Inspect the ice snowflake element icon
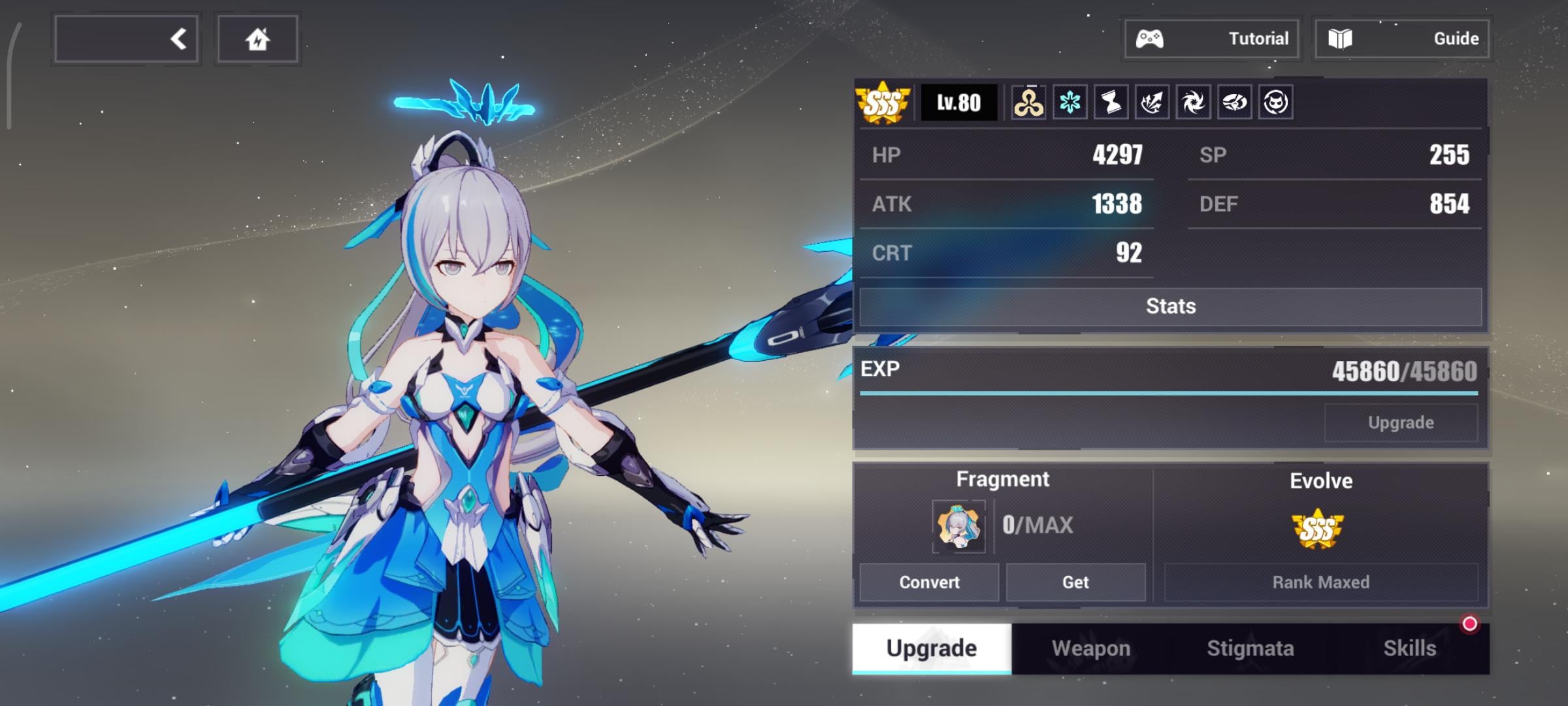The width and height of the screenshot is (1568, 706). pos(1070,103)
